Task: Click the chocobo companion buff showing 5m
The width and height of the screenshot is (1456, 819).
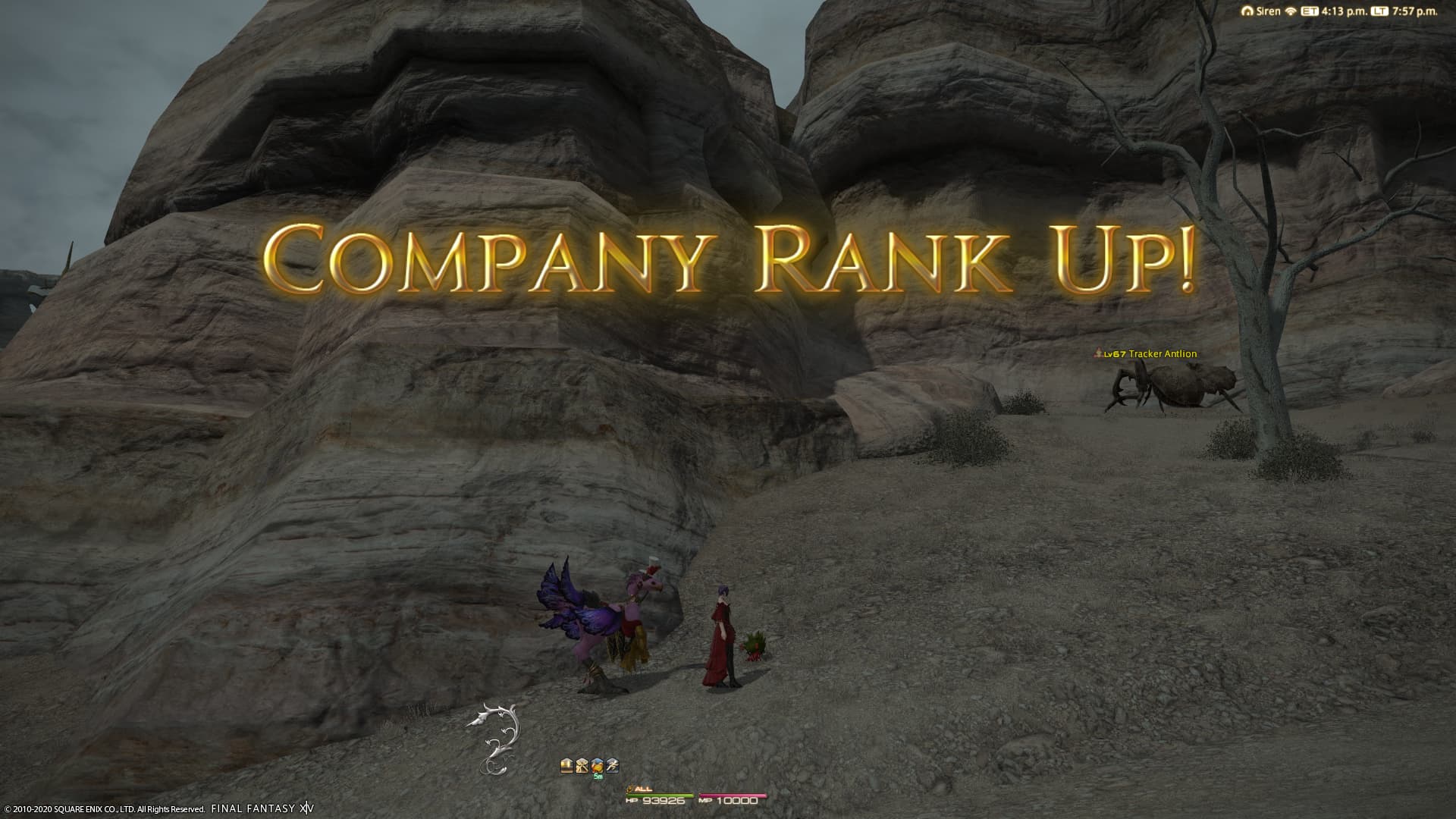Action: tap(598, 766)
